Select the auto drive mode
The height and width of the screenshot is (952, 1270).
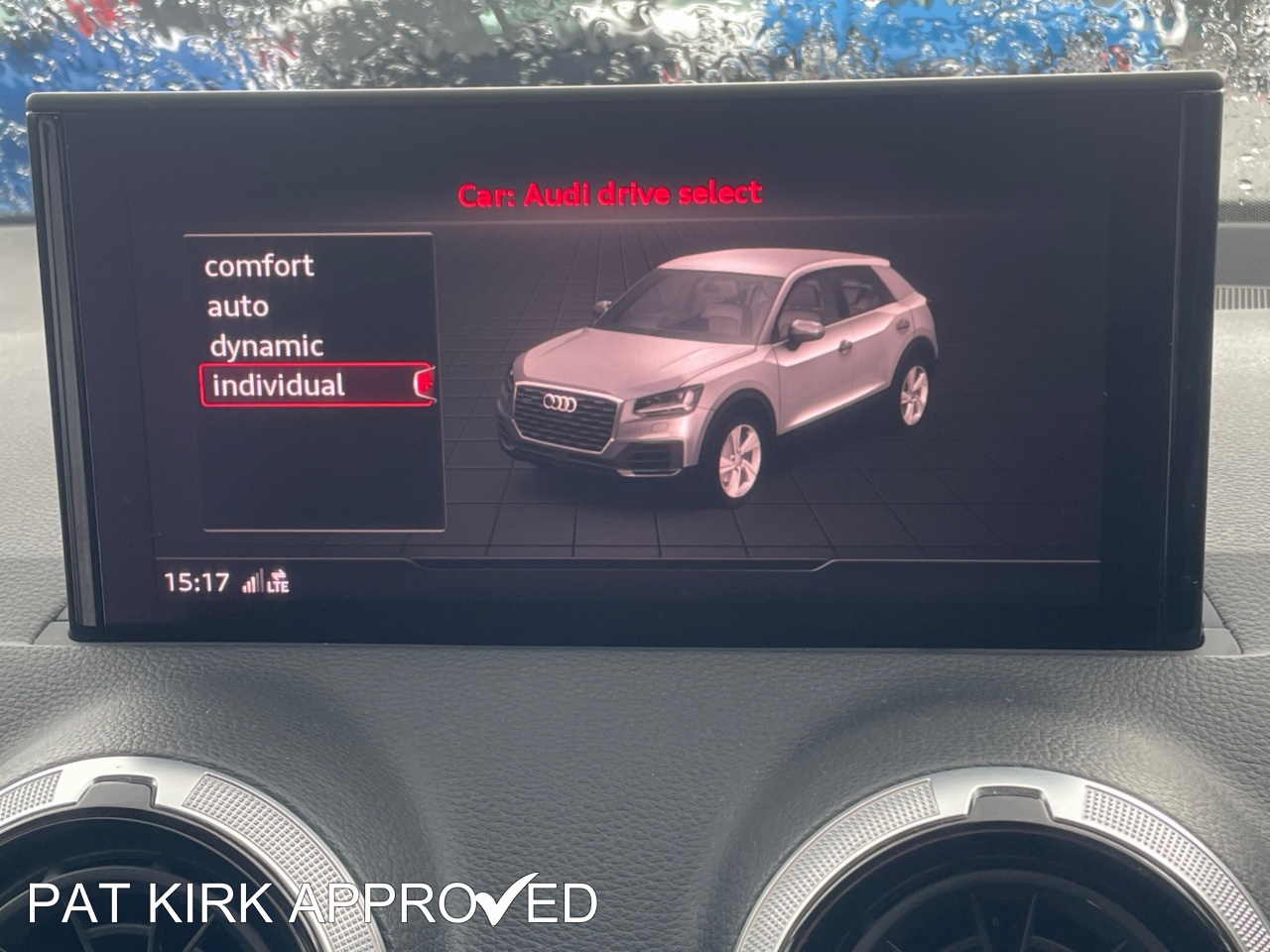point(236,305)
